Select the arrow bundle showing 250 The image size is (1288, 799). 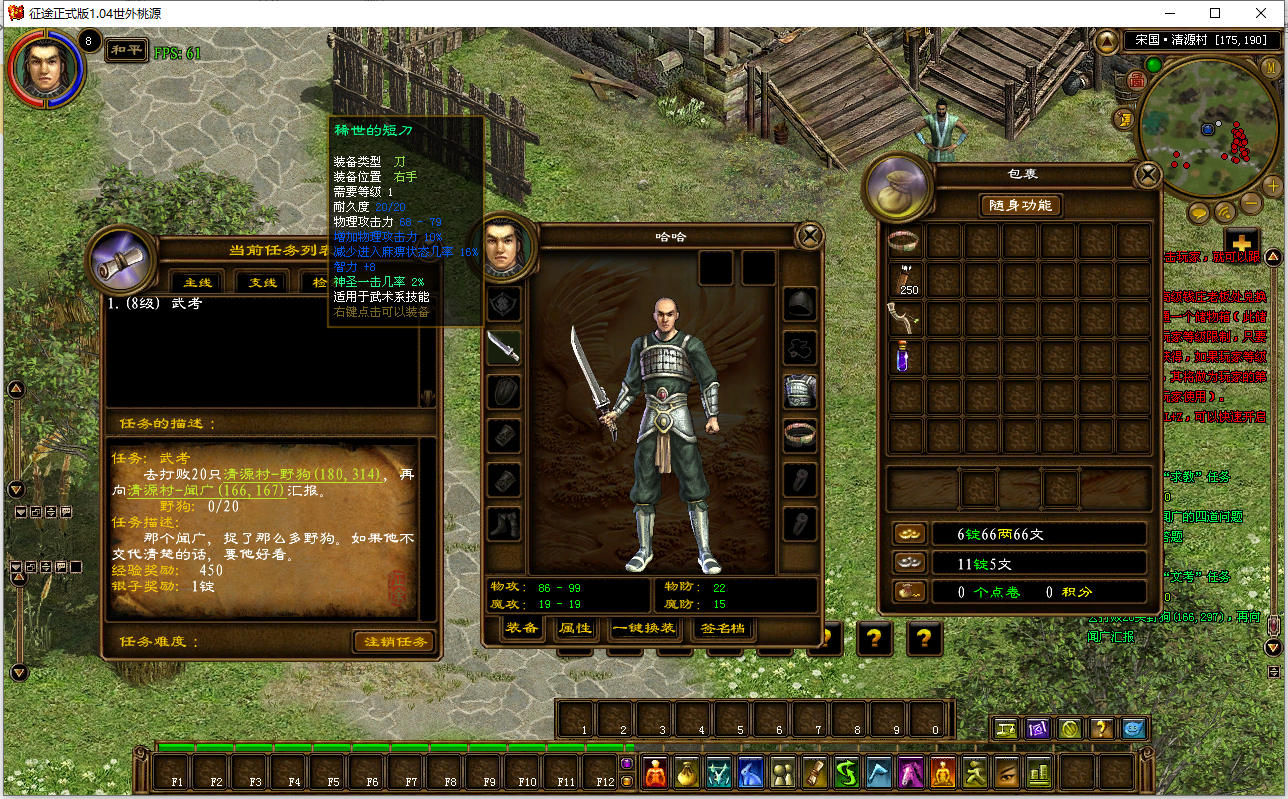[904, 281]
